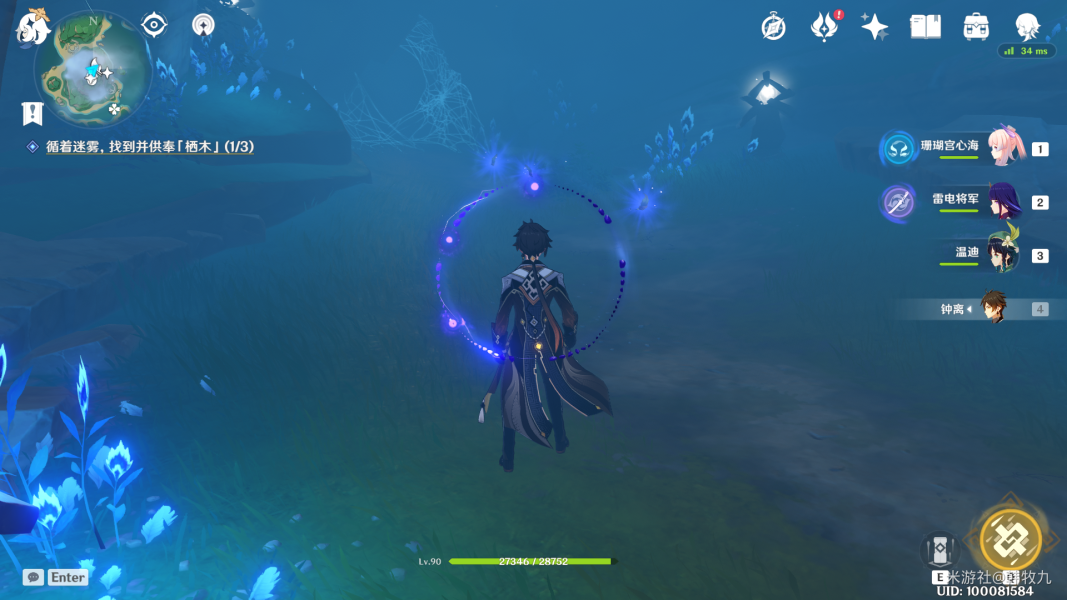The image size is (1067, 600).
Task: Open the compass icon in the top bar
Action: (773, 27)
